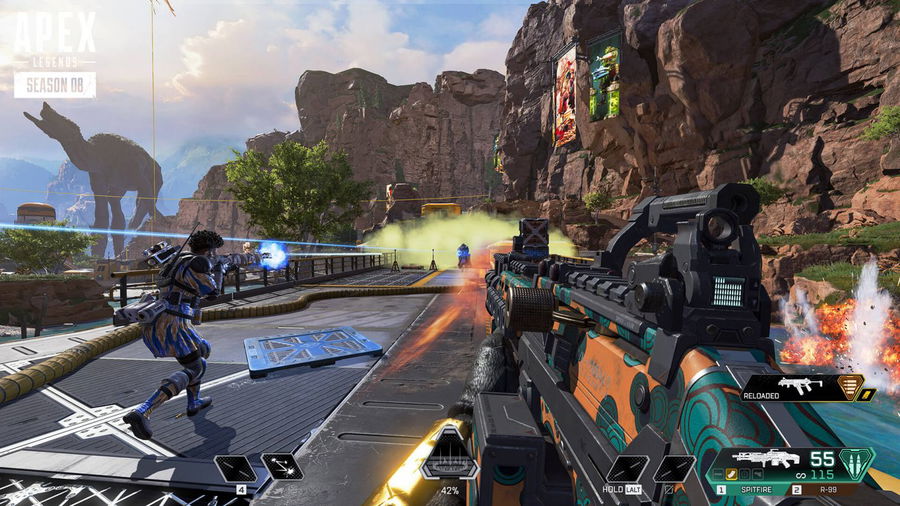This screenshot has width=900, height=506.
Task: Click the Apex Legends Season 08 logo
Action: (55, 56)
